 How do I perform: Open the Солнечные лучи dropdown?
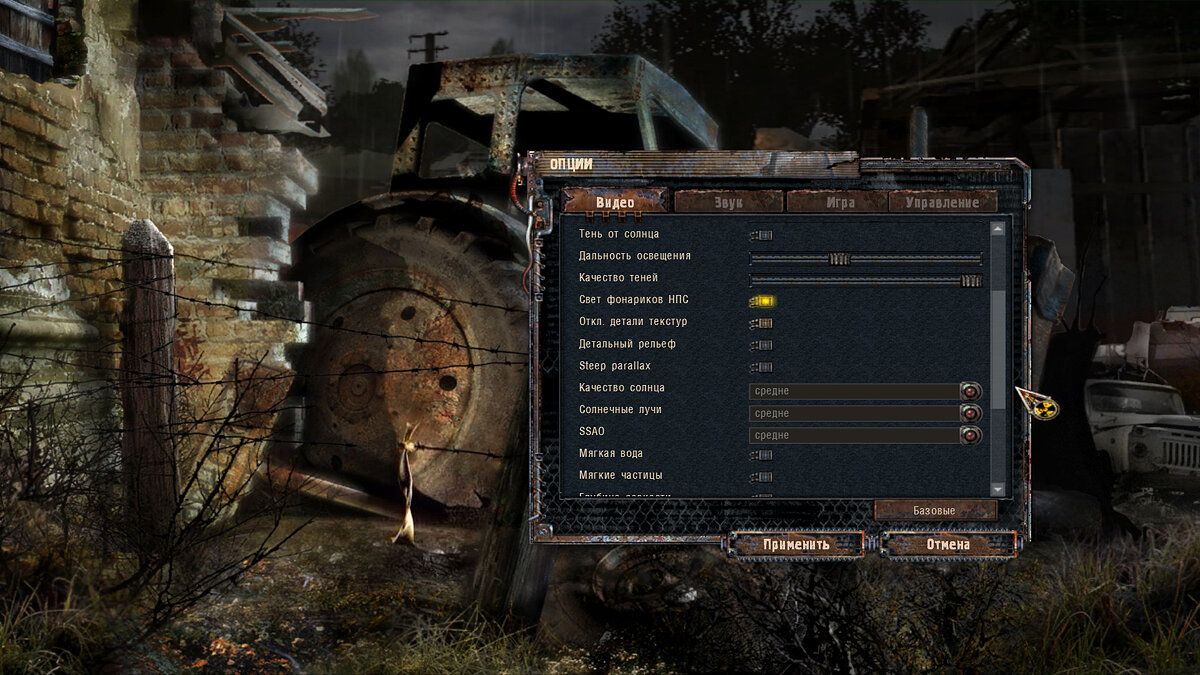(970, 413)
